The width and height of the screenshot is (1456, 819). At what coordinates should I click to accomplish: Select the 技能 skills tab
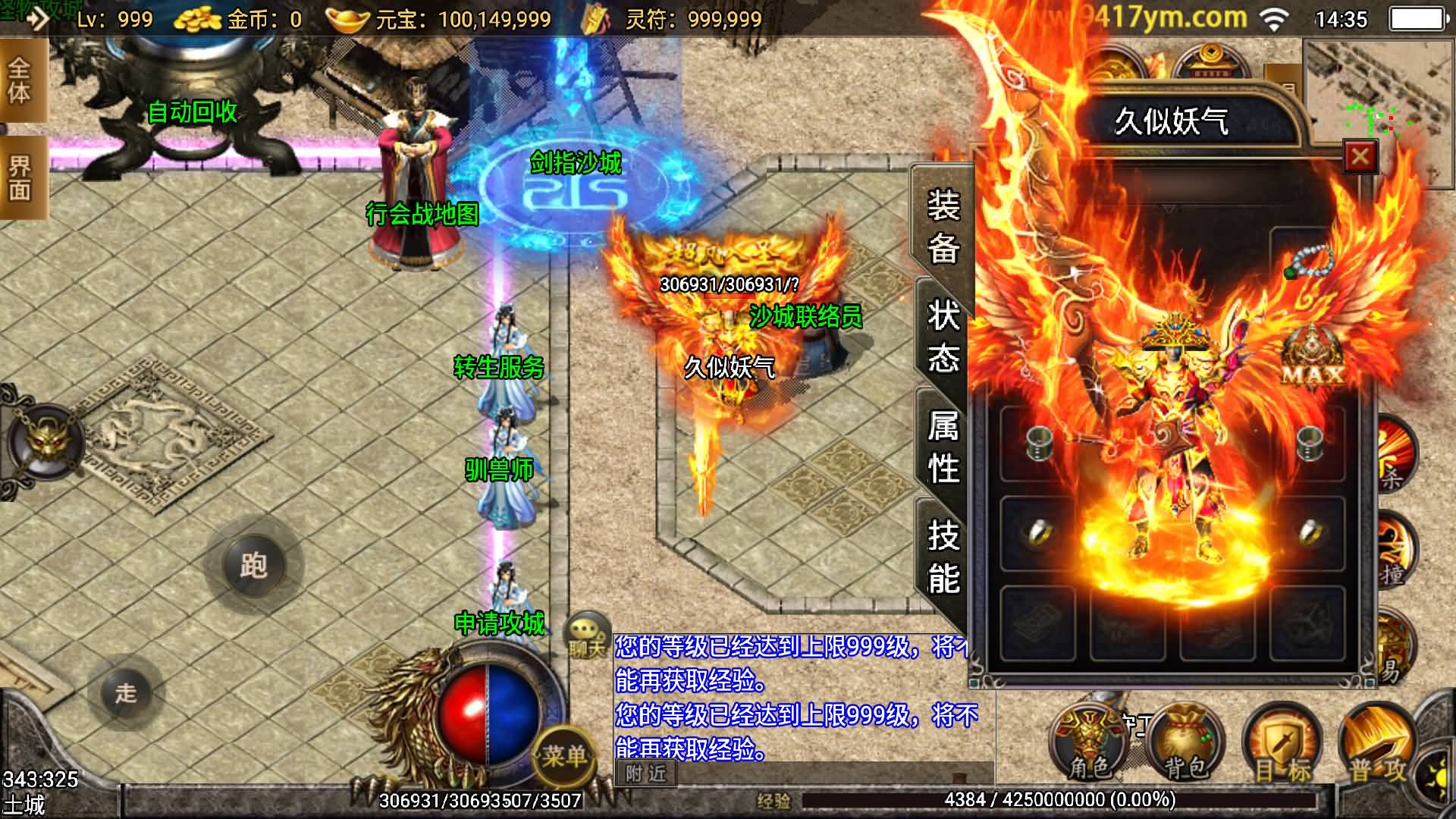[x=943, y=557]
